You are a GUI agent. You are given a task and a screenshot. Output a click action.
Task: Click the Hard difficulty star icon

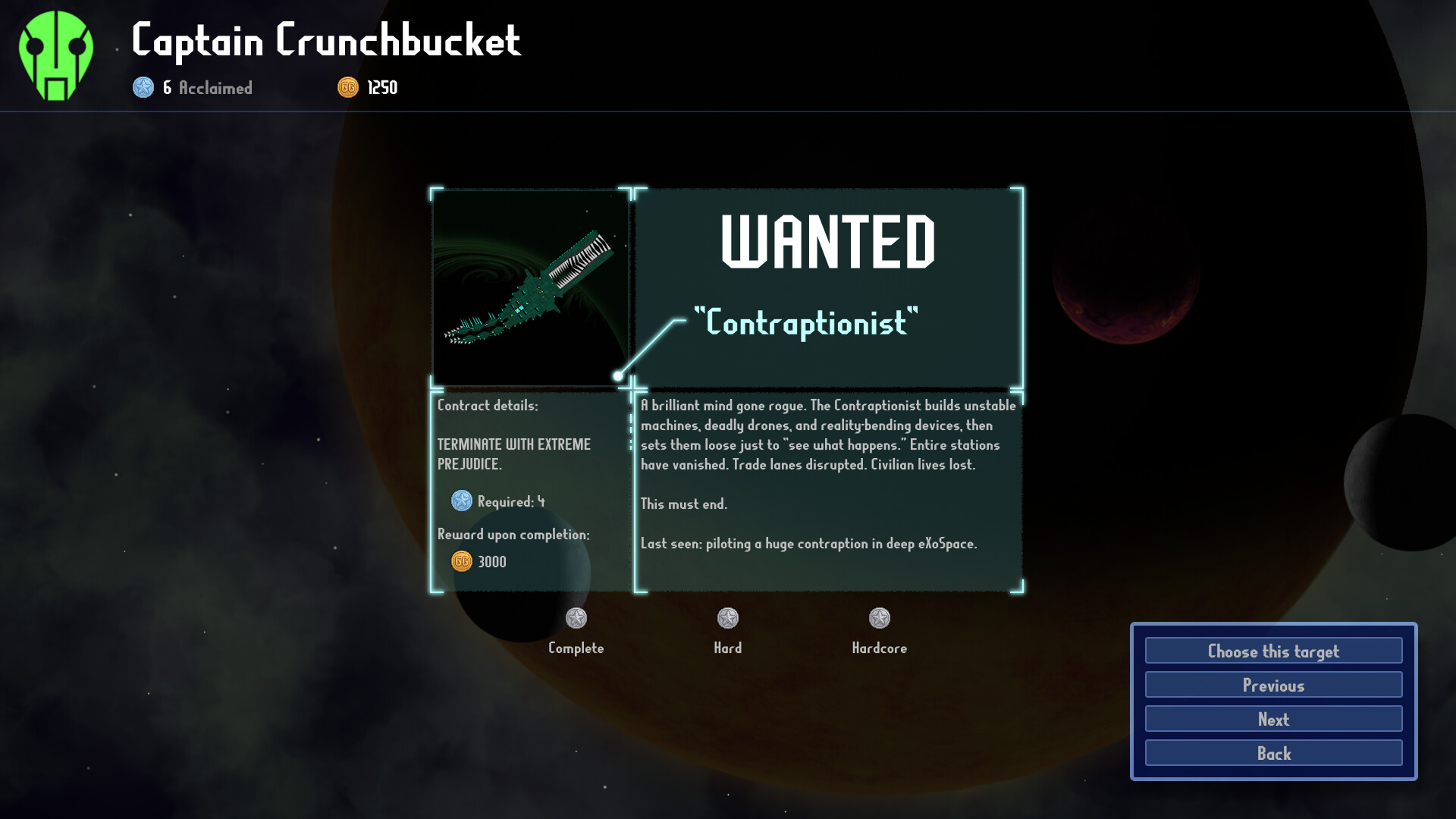click(x=728, y=619)
